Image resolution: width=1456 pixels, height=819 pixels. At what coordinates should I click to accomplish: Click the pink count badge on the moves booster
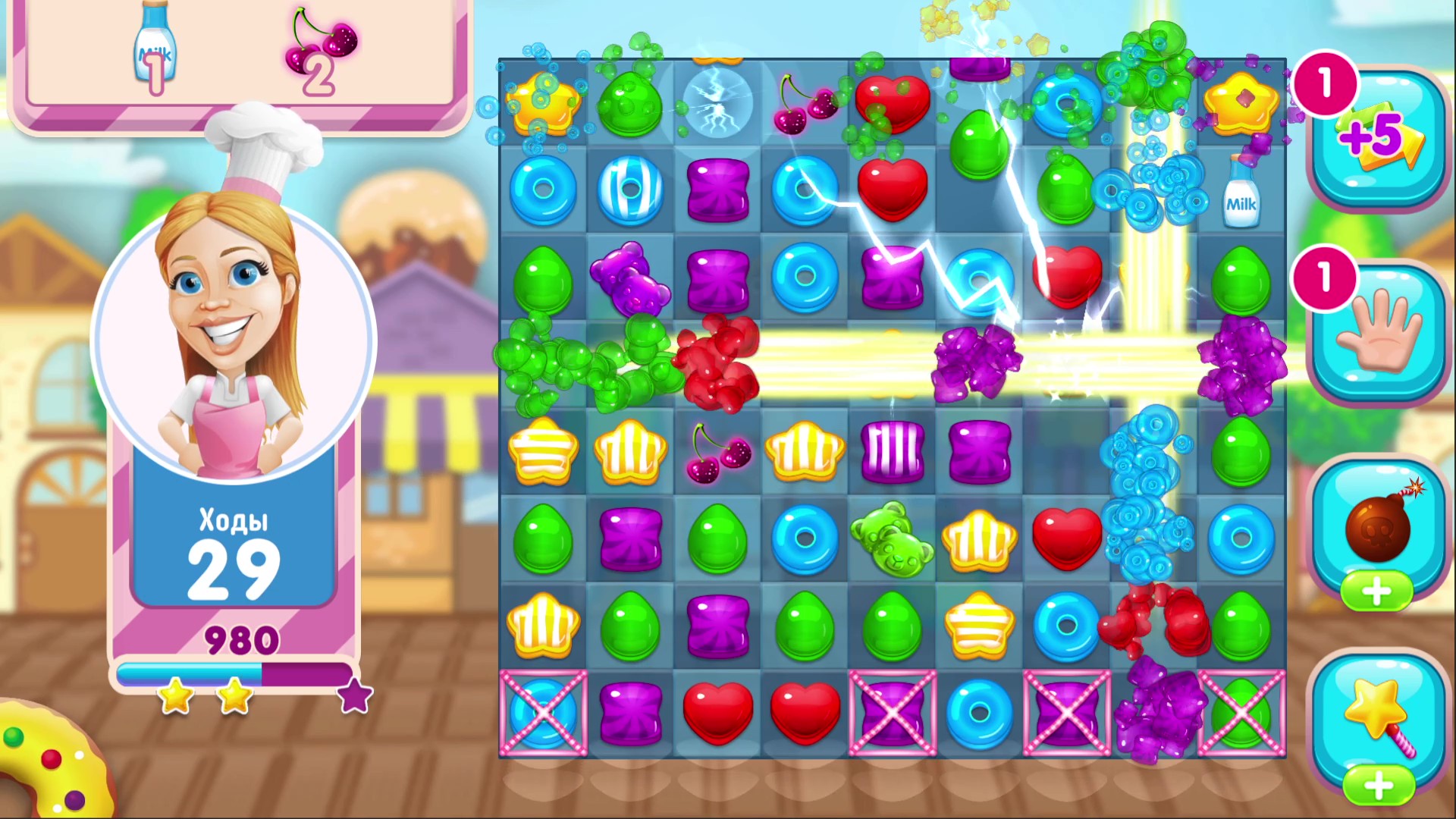coord(1326,83)
